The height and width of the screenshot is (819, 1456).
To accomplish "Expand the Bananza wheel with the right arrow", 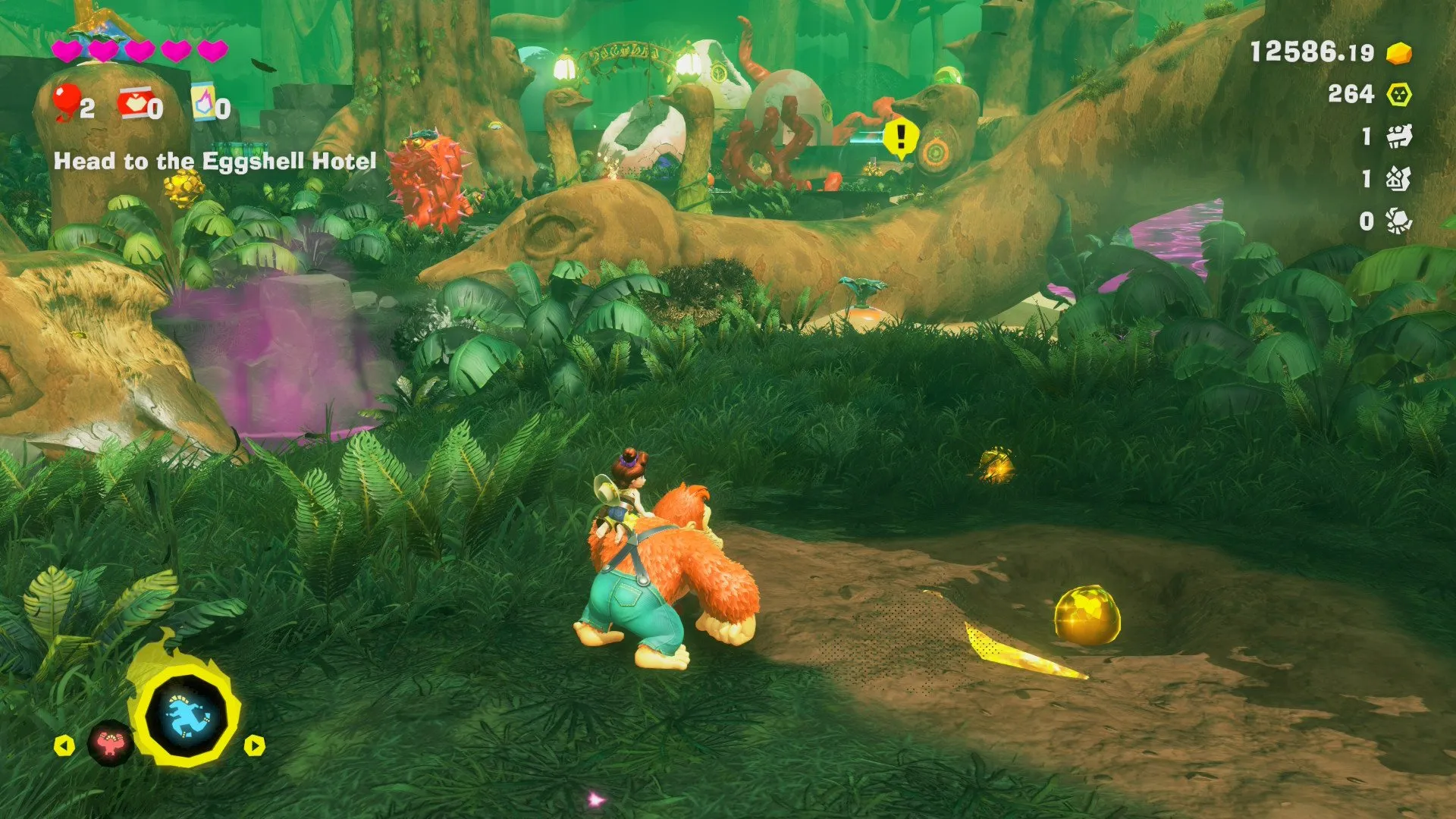I will point(253,746).
